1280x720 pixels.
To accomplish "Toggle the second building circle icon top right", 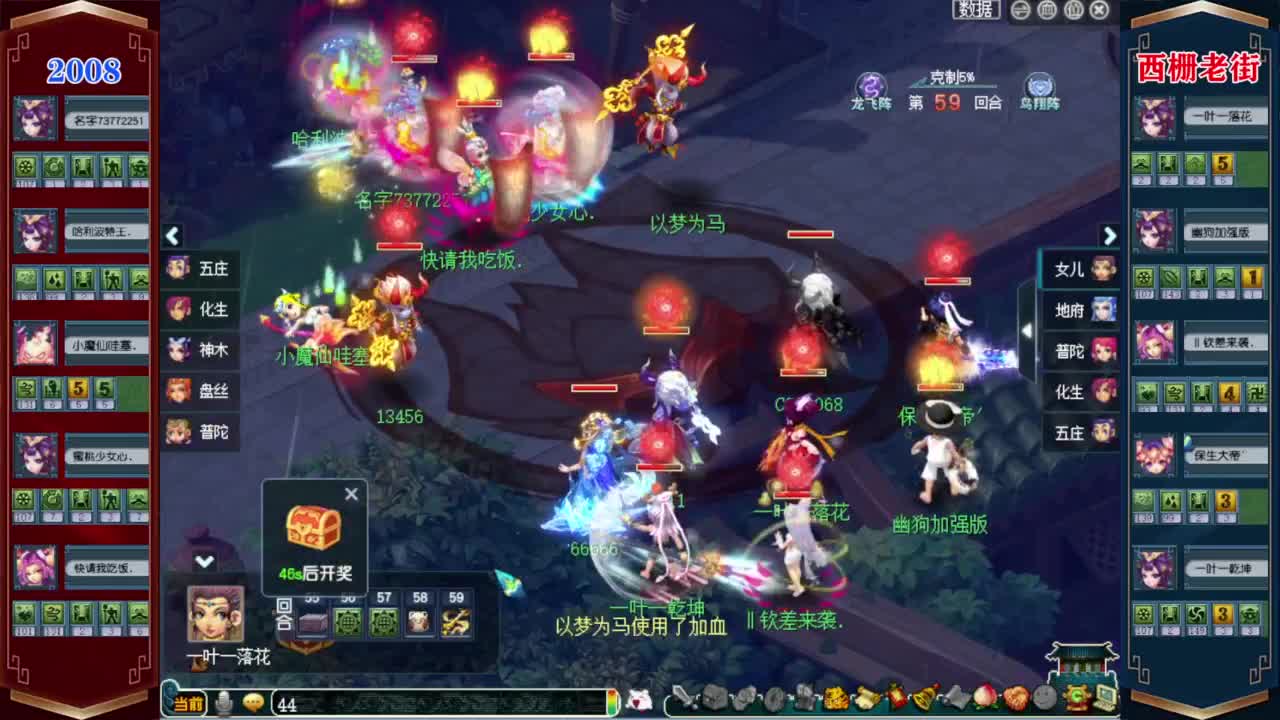I will 1075,9.
